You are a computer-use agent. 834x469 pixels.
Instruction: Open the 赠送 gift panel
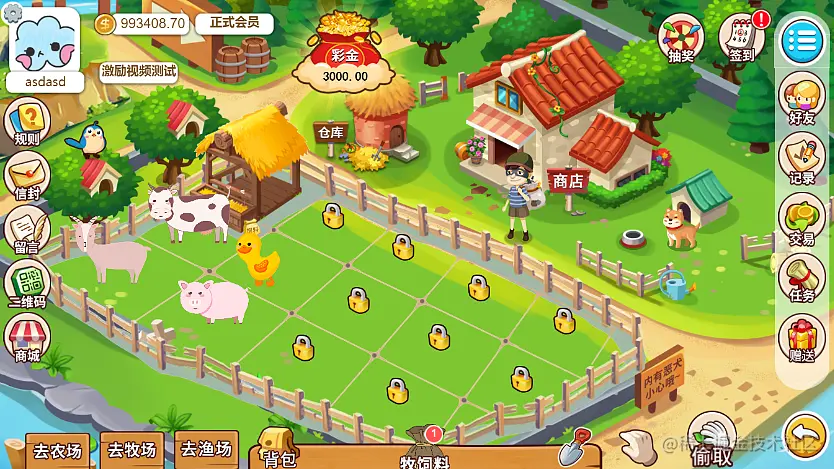[801, 340]
